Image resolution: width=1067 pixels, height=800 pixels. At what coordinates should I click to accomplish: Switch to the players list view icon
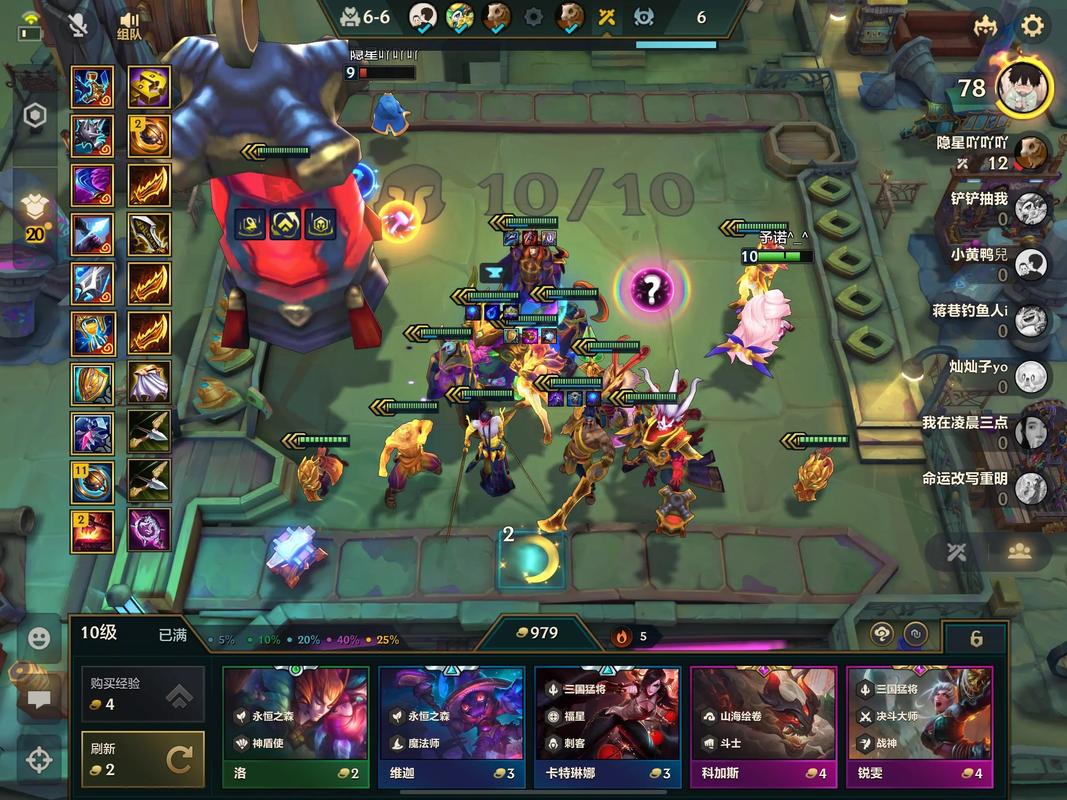tap(1019, 552)
